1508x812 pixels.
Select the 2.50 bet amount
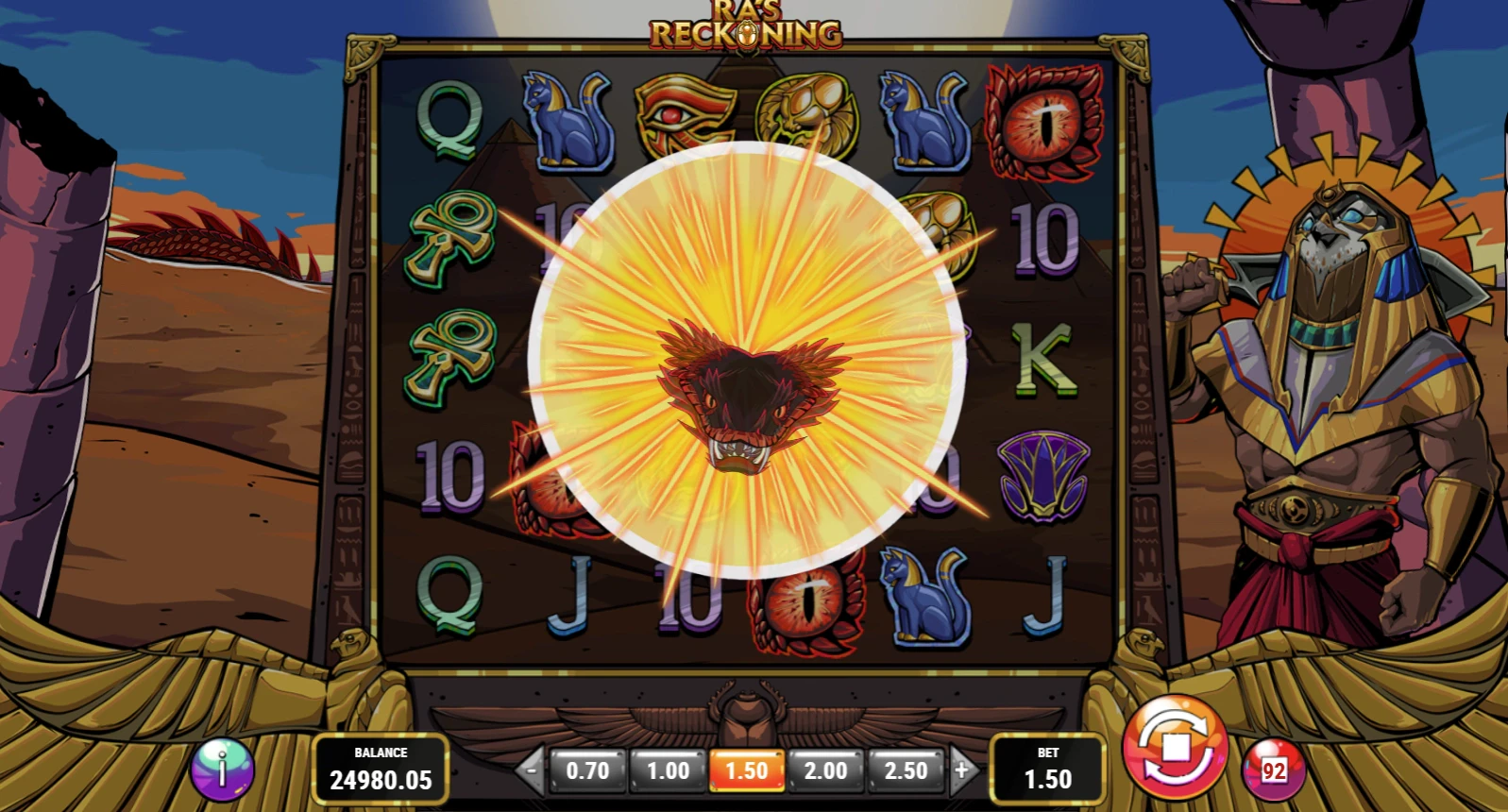[x=905, y=769]
